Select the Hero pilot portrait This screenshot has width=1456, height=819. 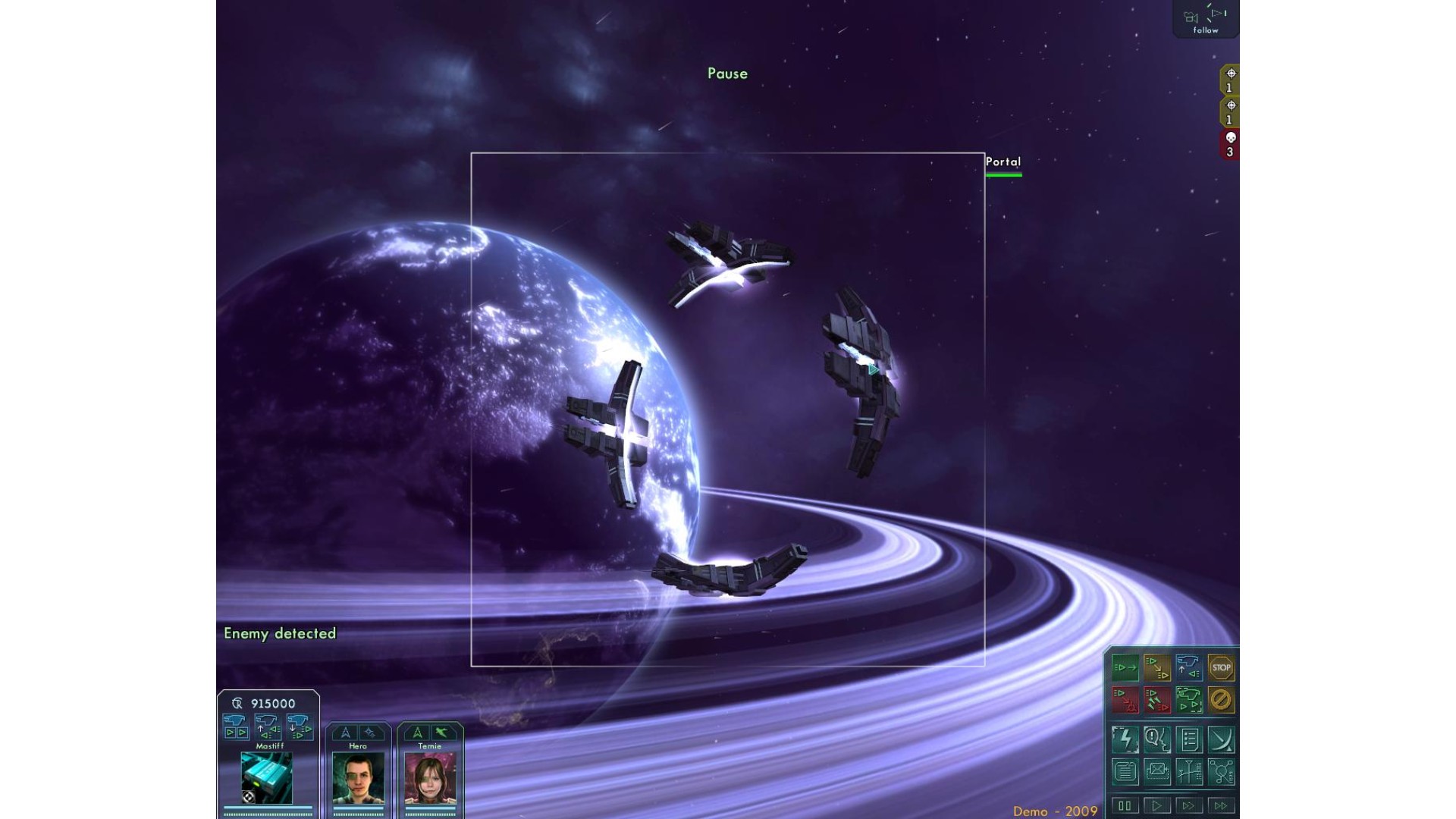click(358, 778)
